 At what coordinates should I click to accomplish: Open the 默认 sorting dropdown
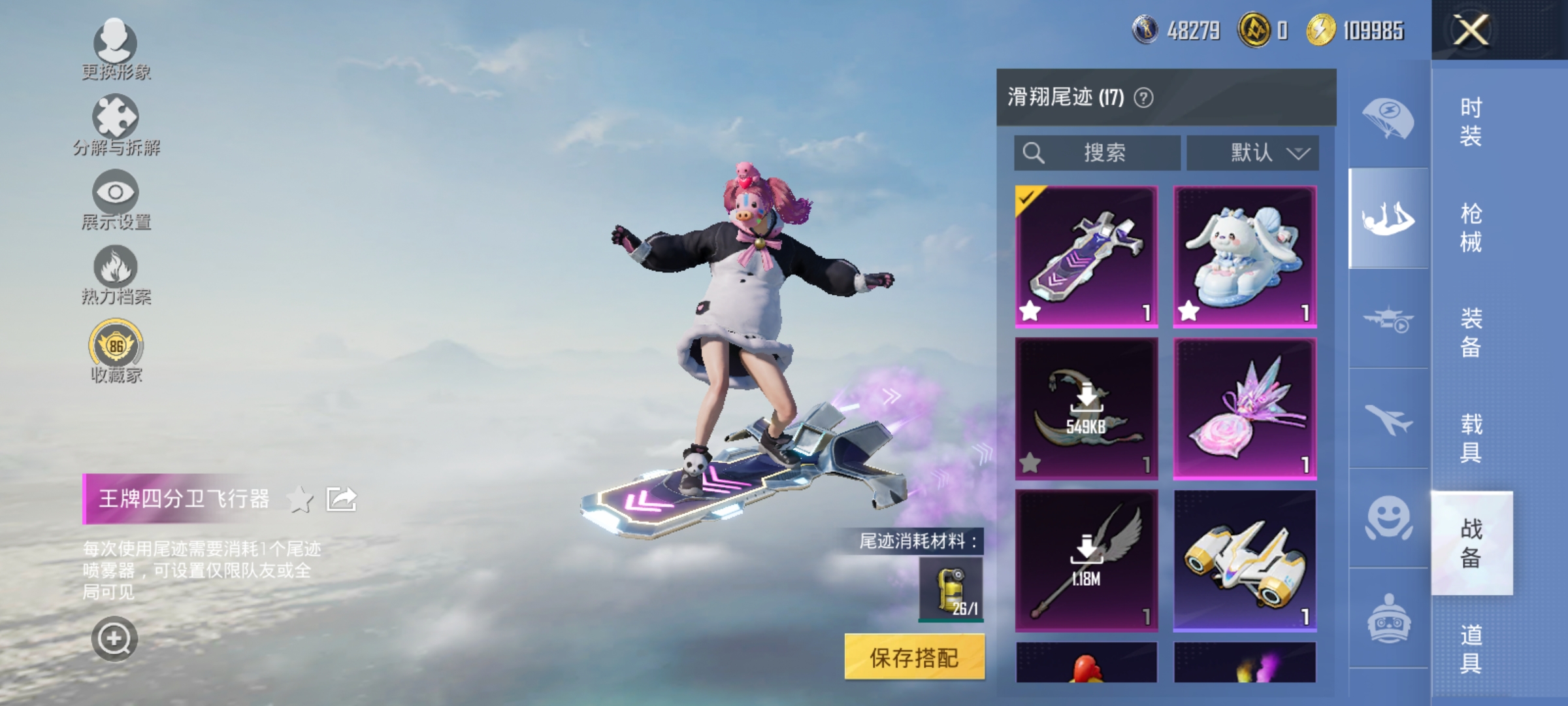1251,153
